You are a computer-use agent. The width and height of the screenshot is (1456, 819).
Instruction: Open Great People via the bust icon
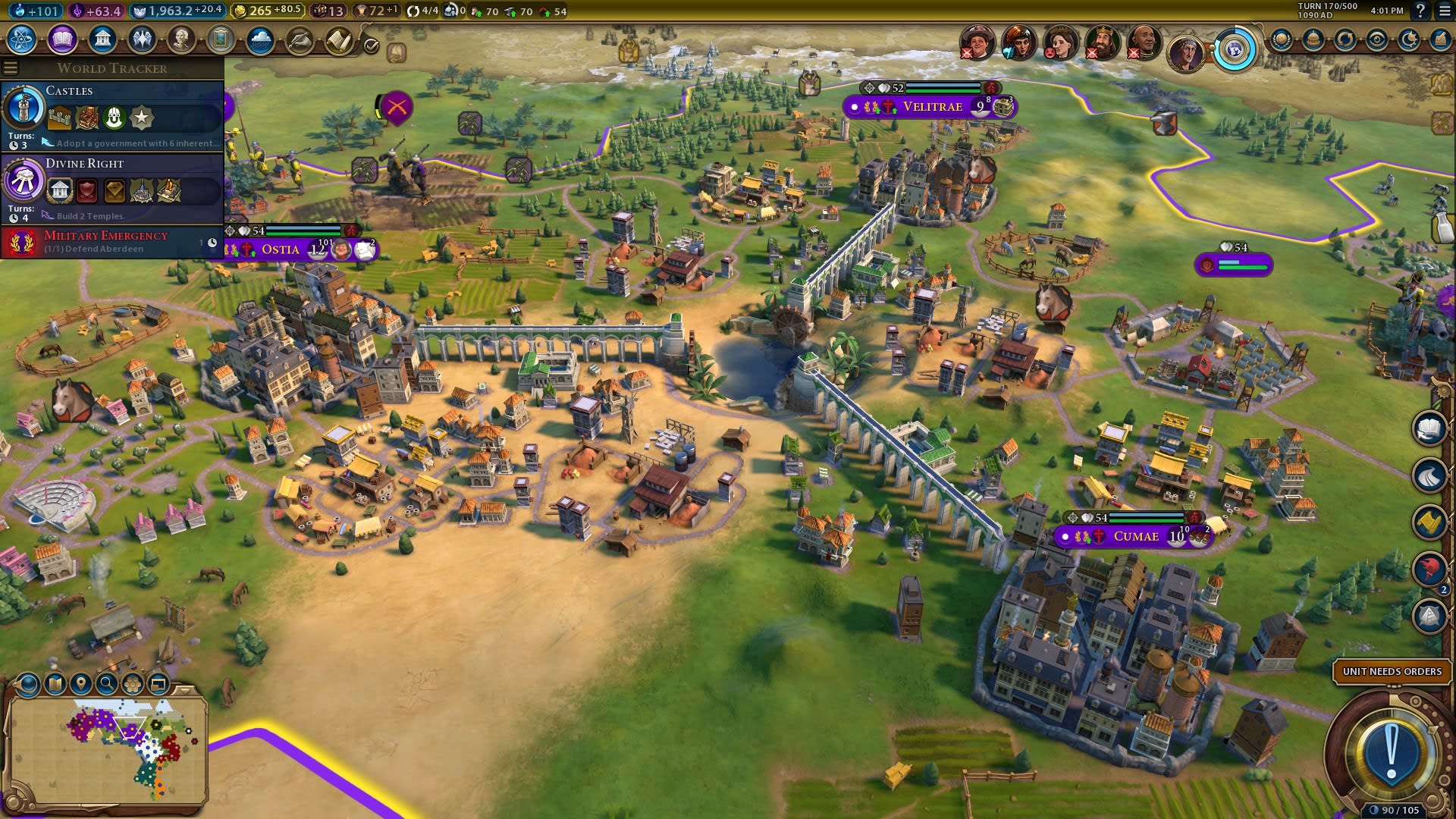[x=181, y=39]
